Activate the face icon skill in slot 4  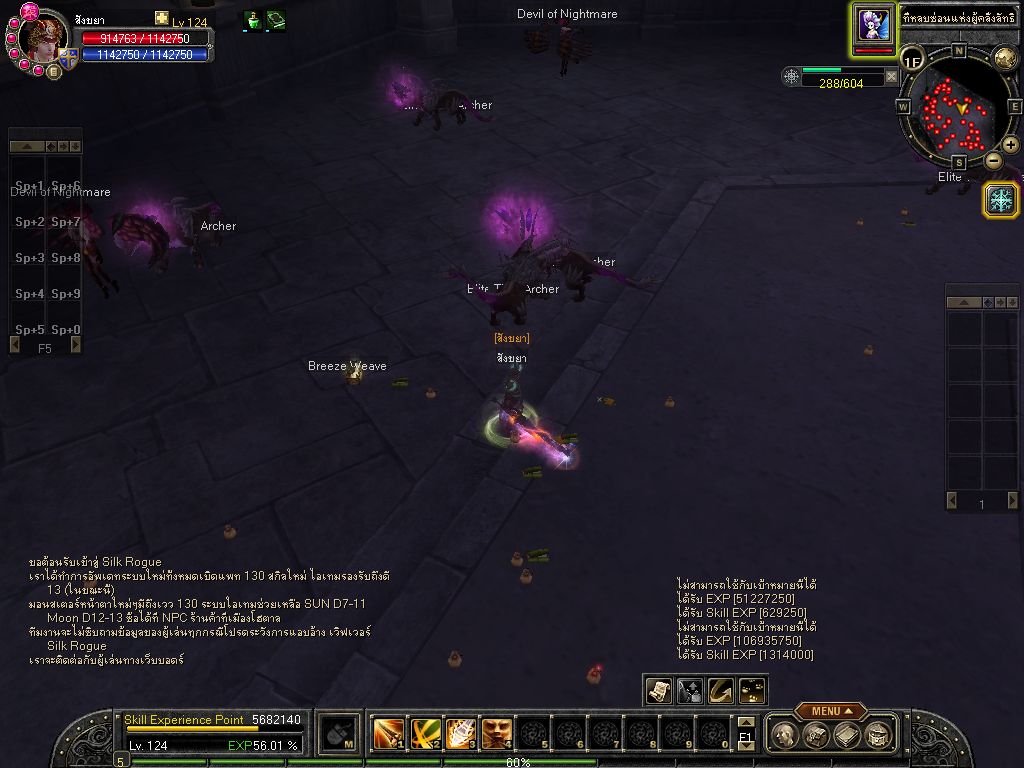(x=497, y=734)
